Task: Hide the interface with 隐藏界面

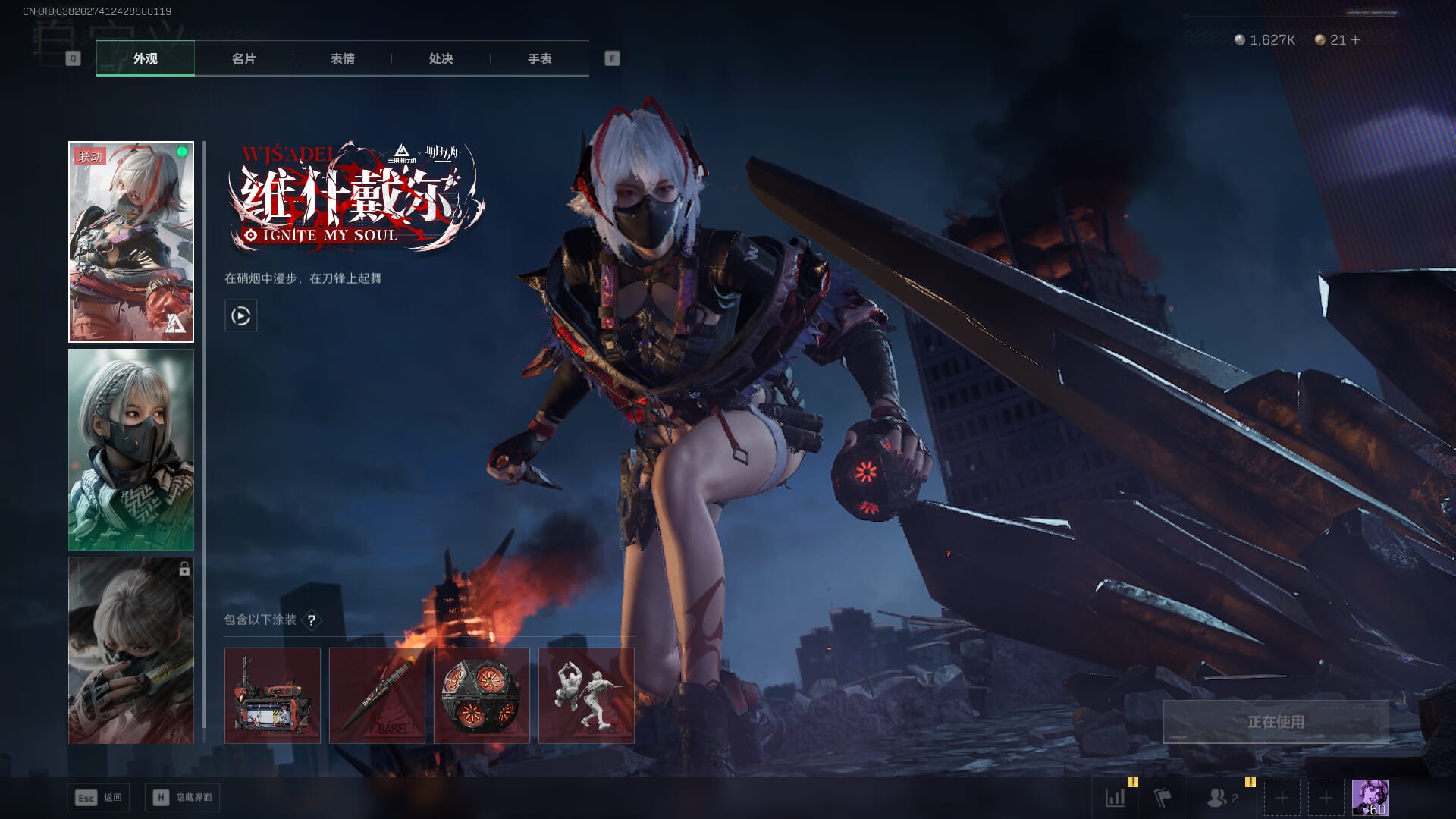Action: click(182, 797)
